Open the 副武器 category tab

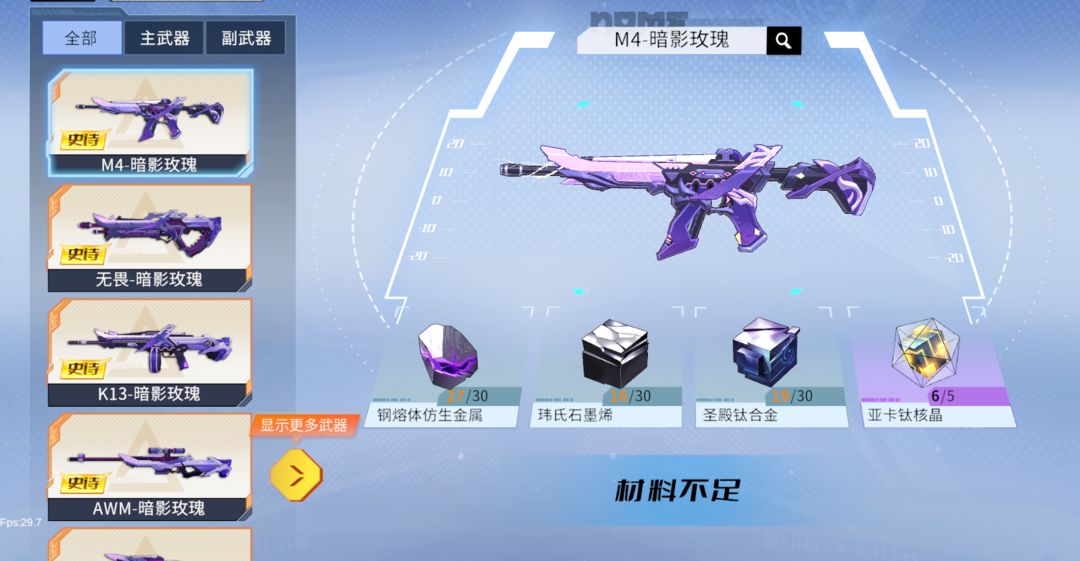(245, 38)
